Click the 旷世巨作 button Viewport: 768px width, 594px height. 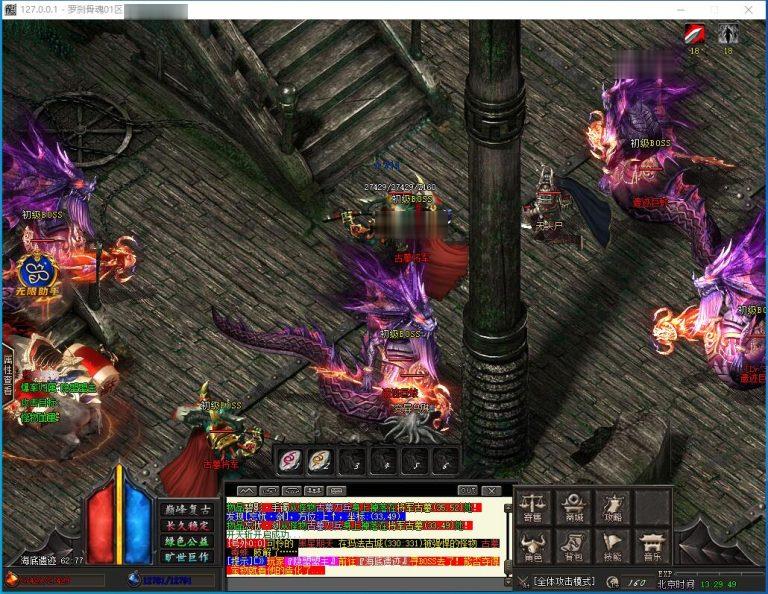(x=187, y=557)
